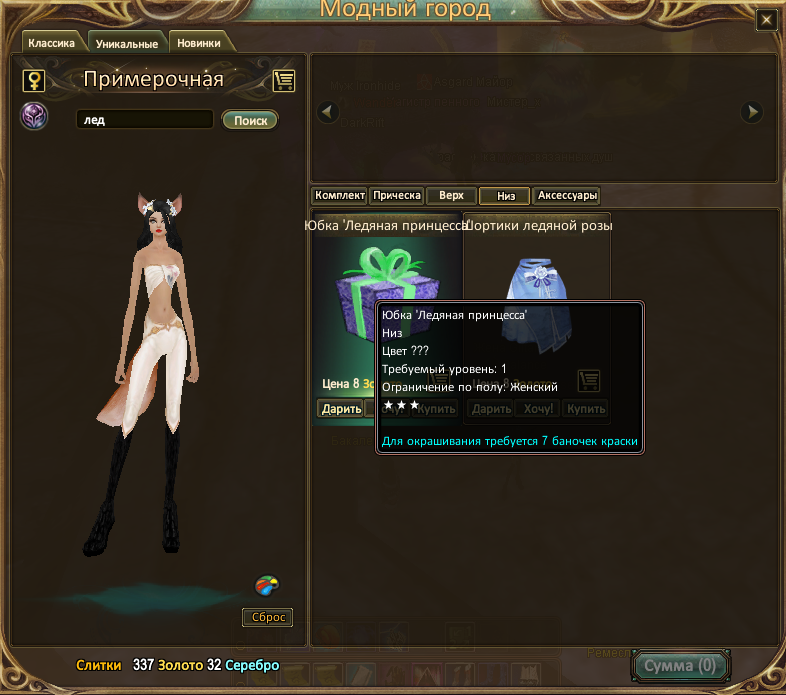
Task: Open the Уникальные tab
Action: [127, 44]
